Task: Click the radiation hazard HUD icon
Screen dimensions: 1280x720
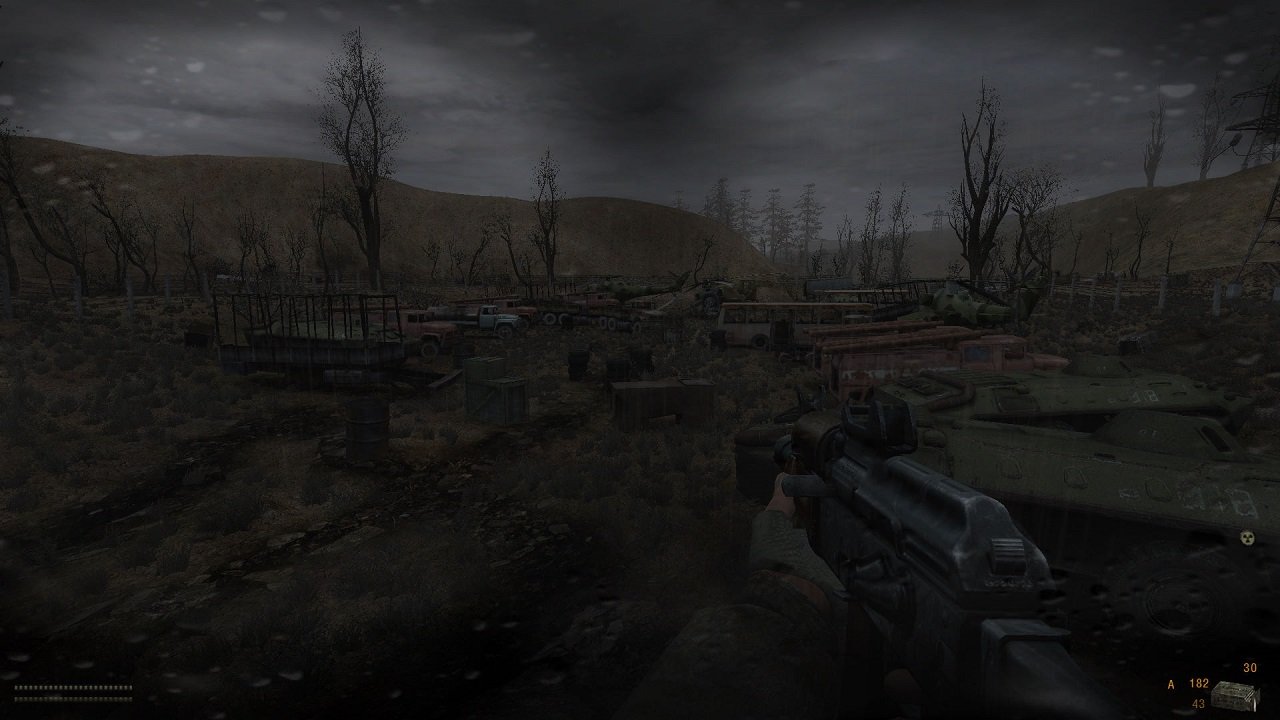Action: pyautogui.click(x=1247, y=539)
